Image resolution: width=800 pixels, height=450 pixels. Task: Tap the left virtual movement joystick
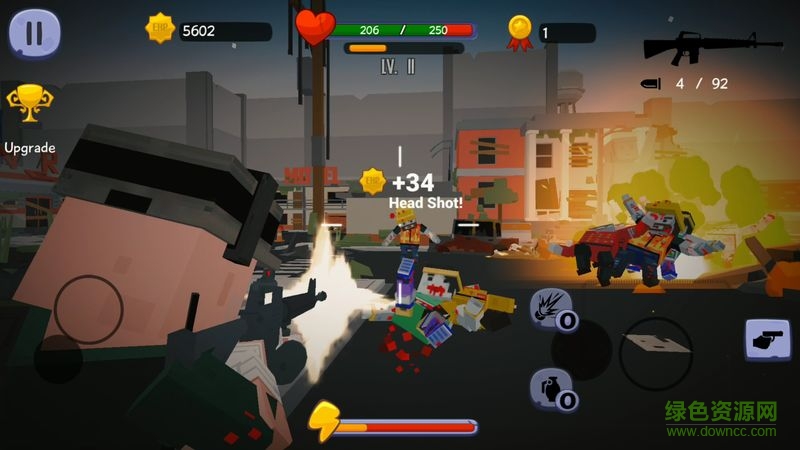click(x=89, y=309)
